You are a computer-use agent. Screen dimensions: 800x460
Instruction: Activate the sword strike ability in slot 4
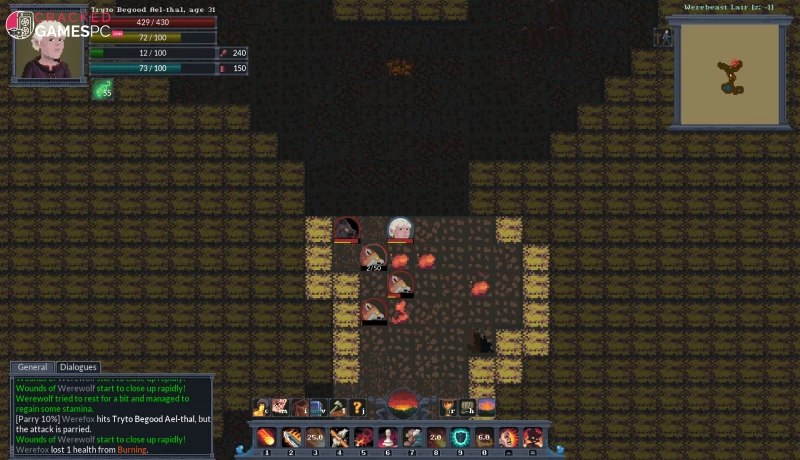(x=340, y=437)
